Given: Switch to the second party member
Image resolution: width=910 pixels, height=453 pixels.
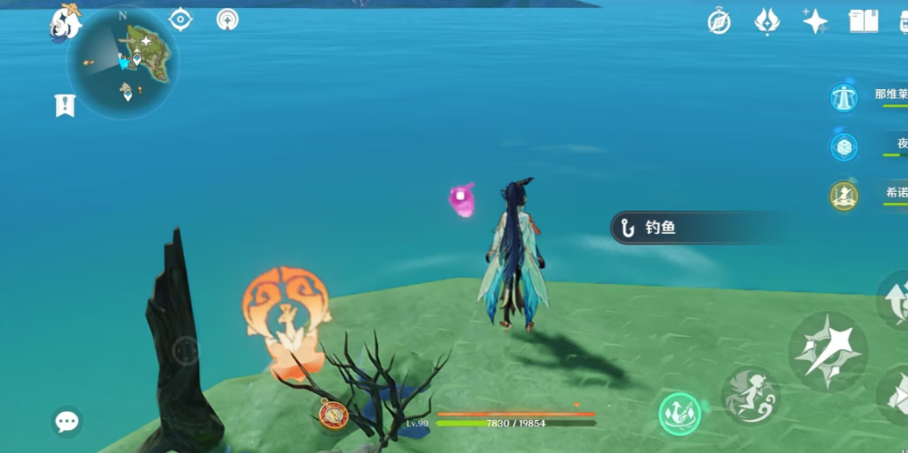Looking at the screenshot, I should coord(845,147).
